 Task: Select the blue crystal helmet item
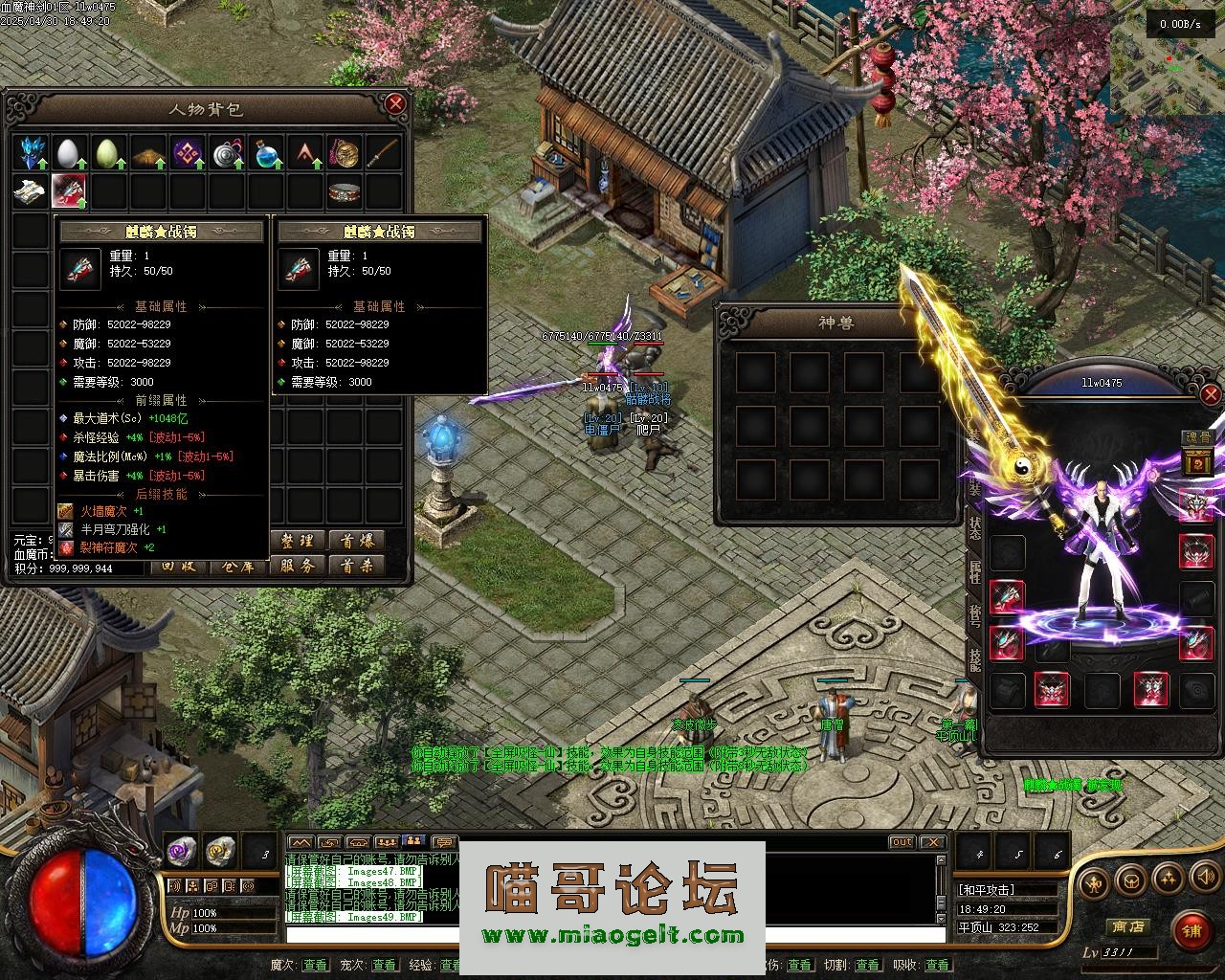[30, 152]
